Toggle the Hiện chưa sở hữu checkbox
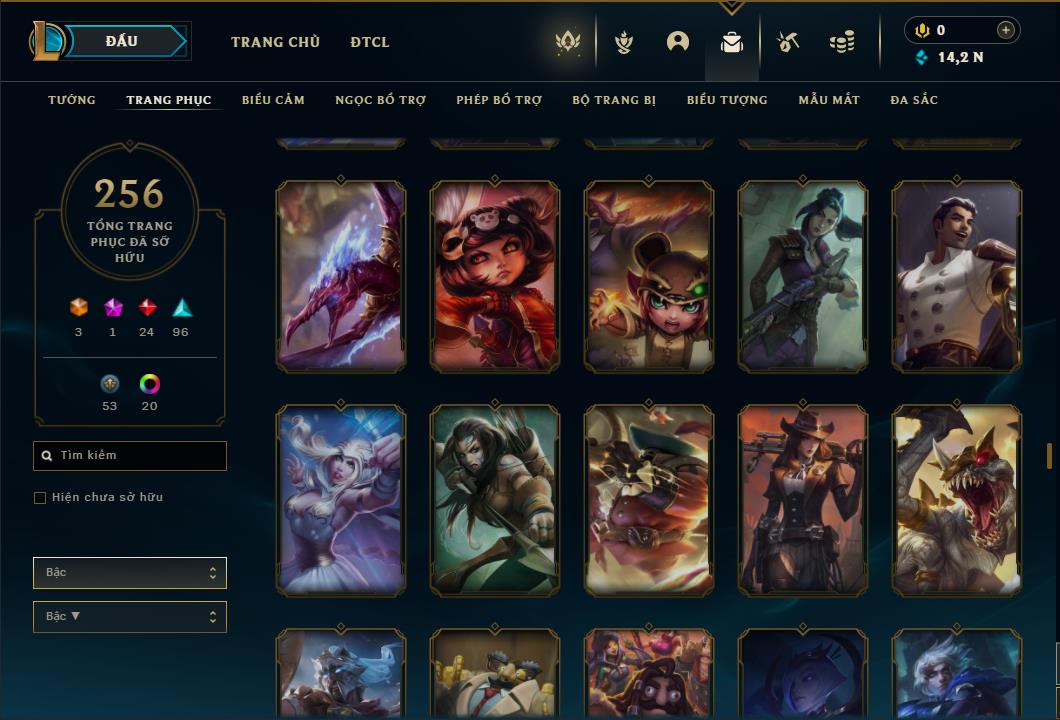The image size is (1060, 720). pos(40,498)
